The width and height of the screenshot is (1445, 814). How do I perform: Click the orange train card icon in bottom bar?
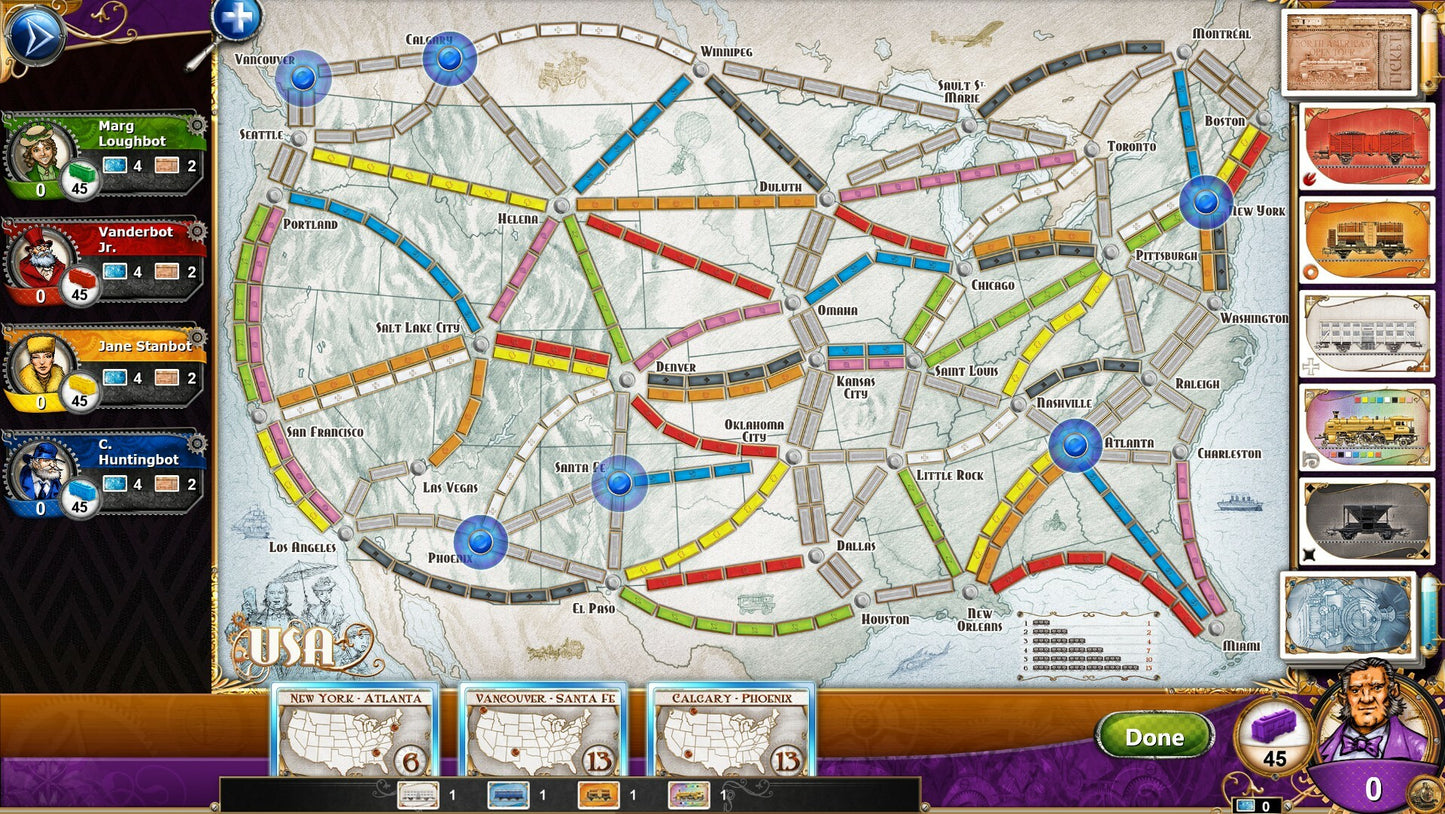tap(598, 795)
